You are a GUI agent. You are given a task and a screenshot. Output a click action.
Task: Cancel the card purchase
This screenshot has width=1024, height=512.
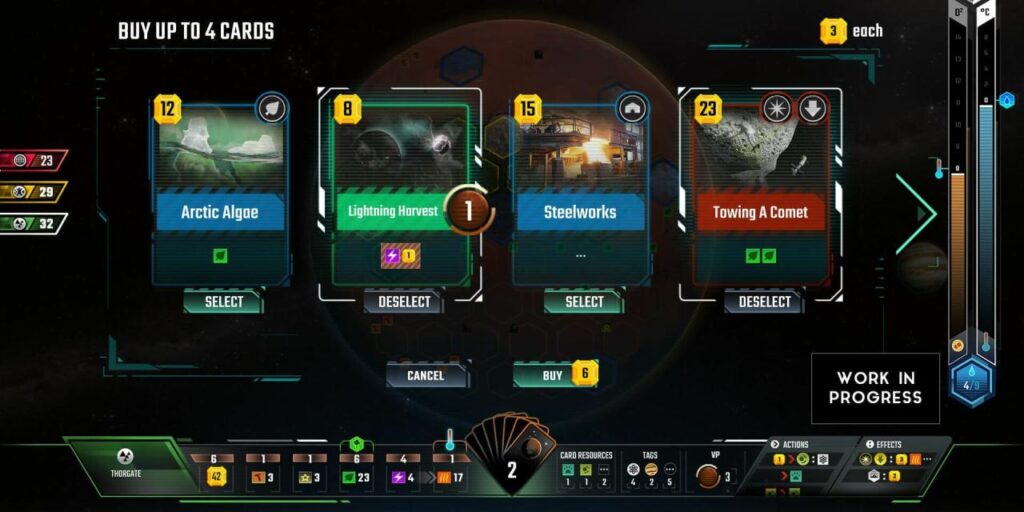click(x=426, y=375)
